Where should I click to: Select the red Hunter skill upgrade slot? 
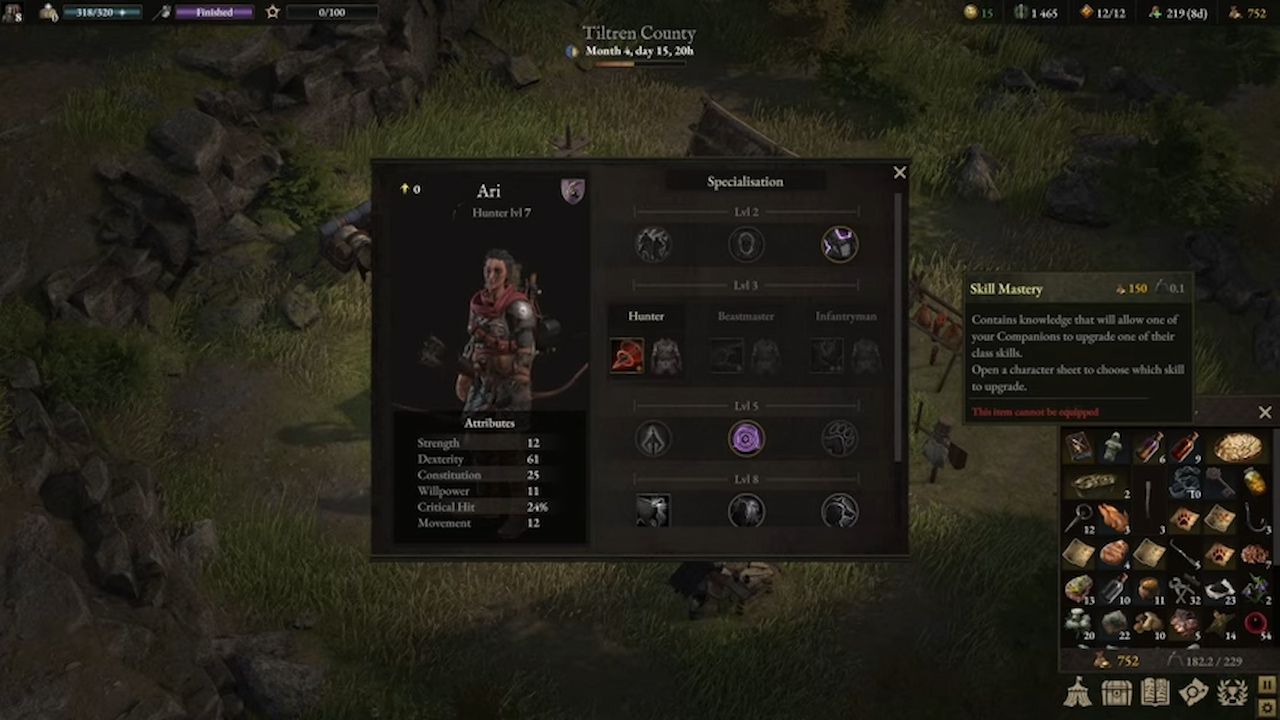tap(626, 356)
